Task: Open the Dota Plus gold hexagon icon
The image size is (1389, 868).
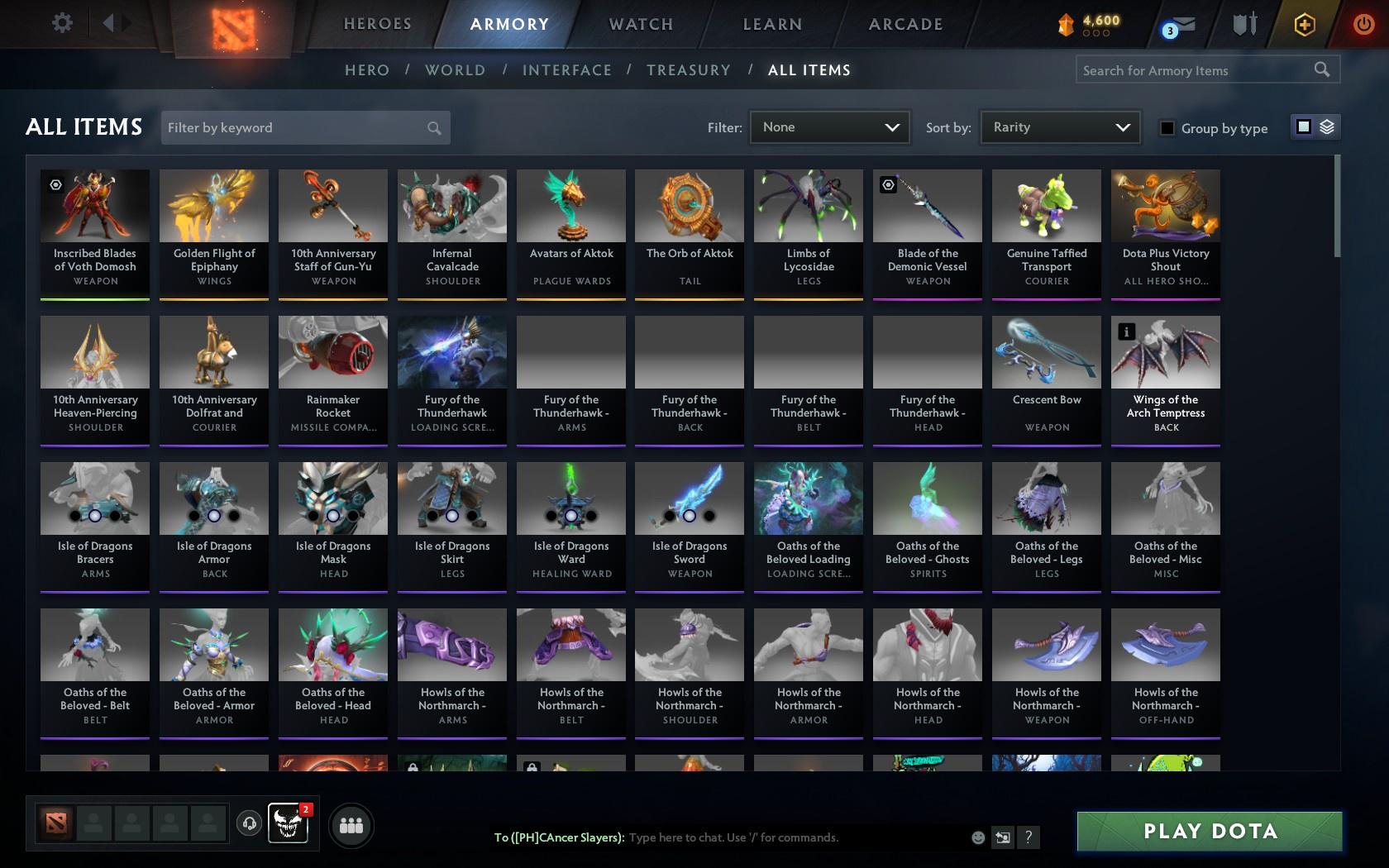Action: pos(1305,25)
